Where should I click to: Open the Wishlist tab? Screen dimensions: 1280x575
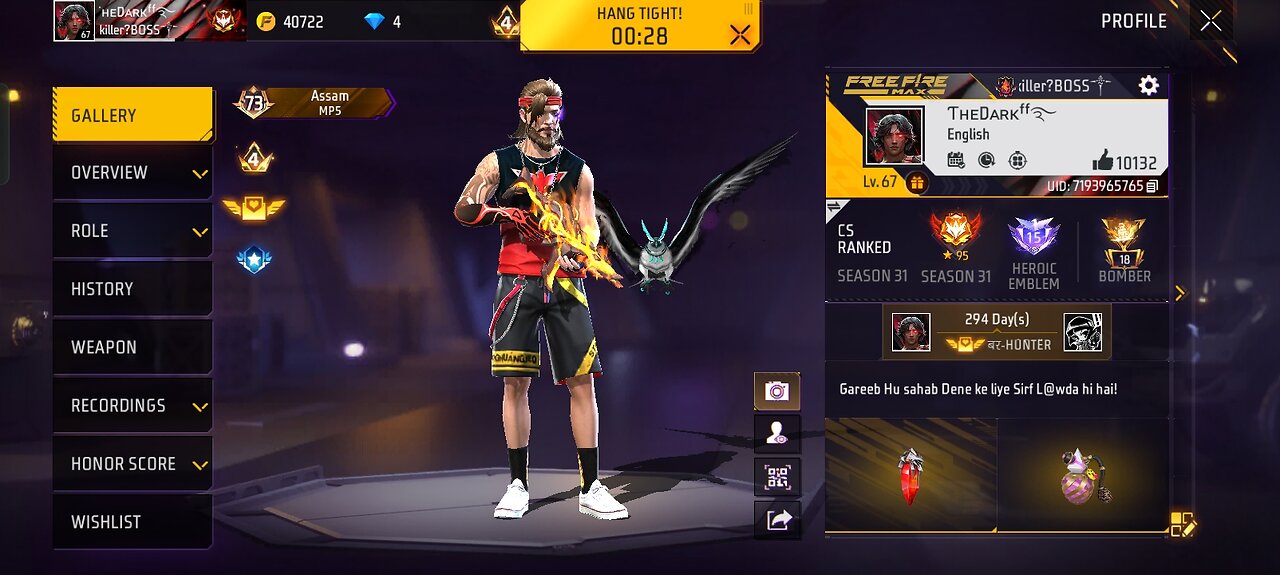(132, 522)
